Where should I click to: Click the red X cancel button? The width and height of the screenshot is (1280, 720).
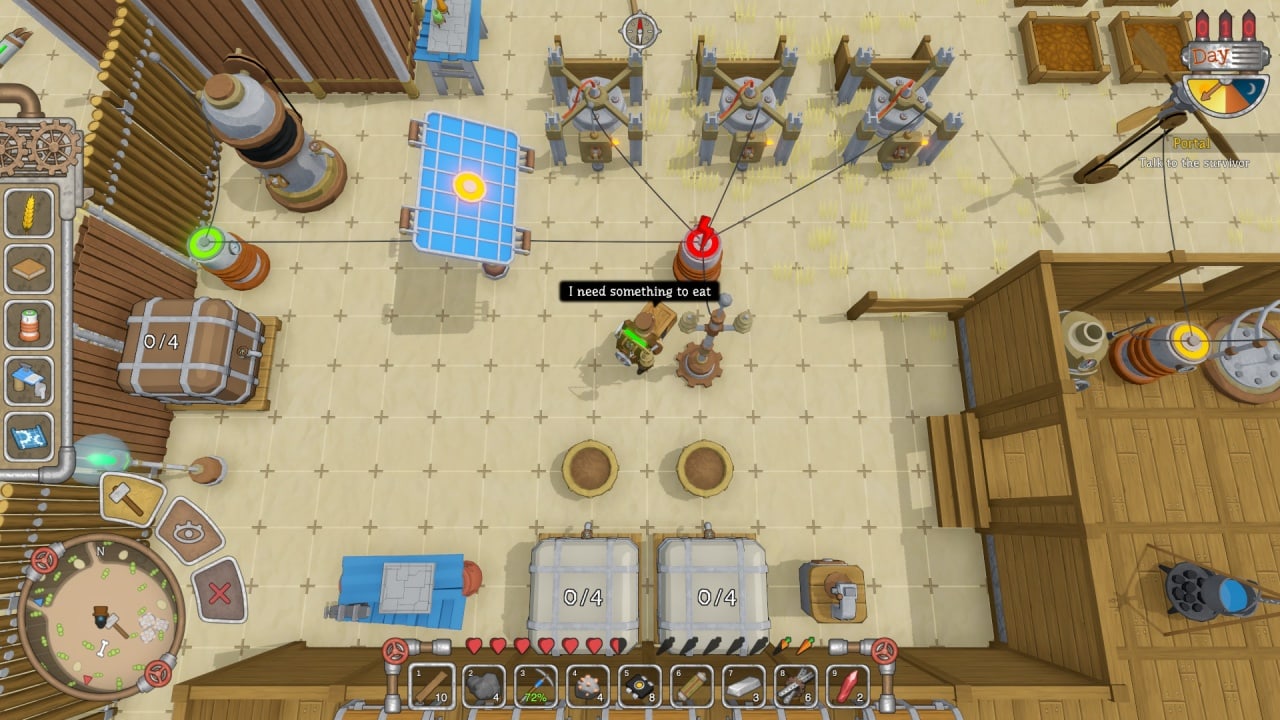(219, 593)
